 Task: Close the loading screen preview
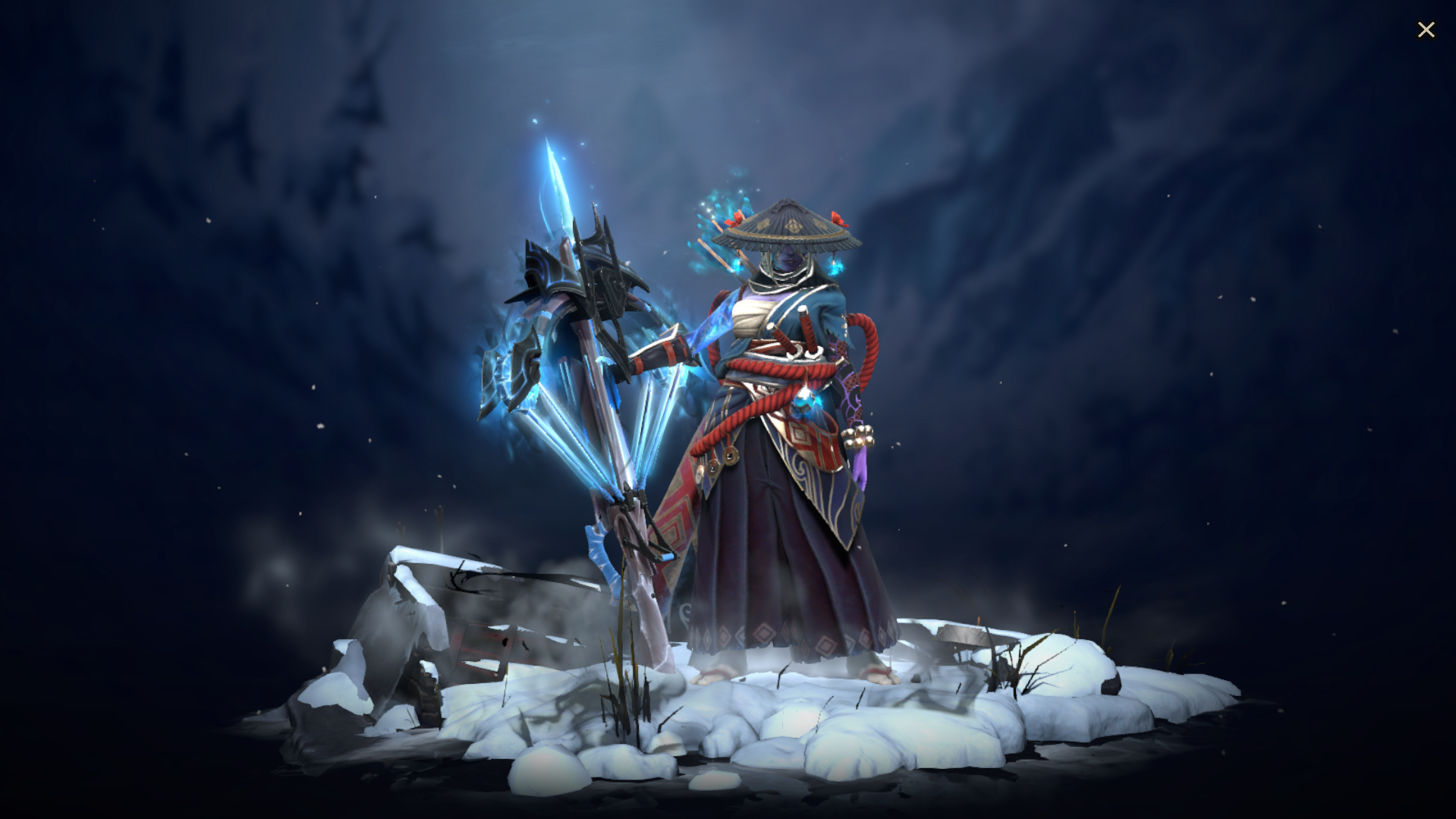1426,29
